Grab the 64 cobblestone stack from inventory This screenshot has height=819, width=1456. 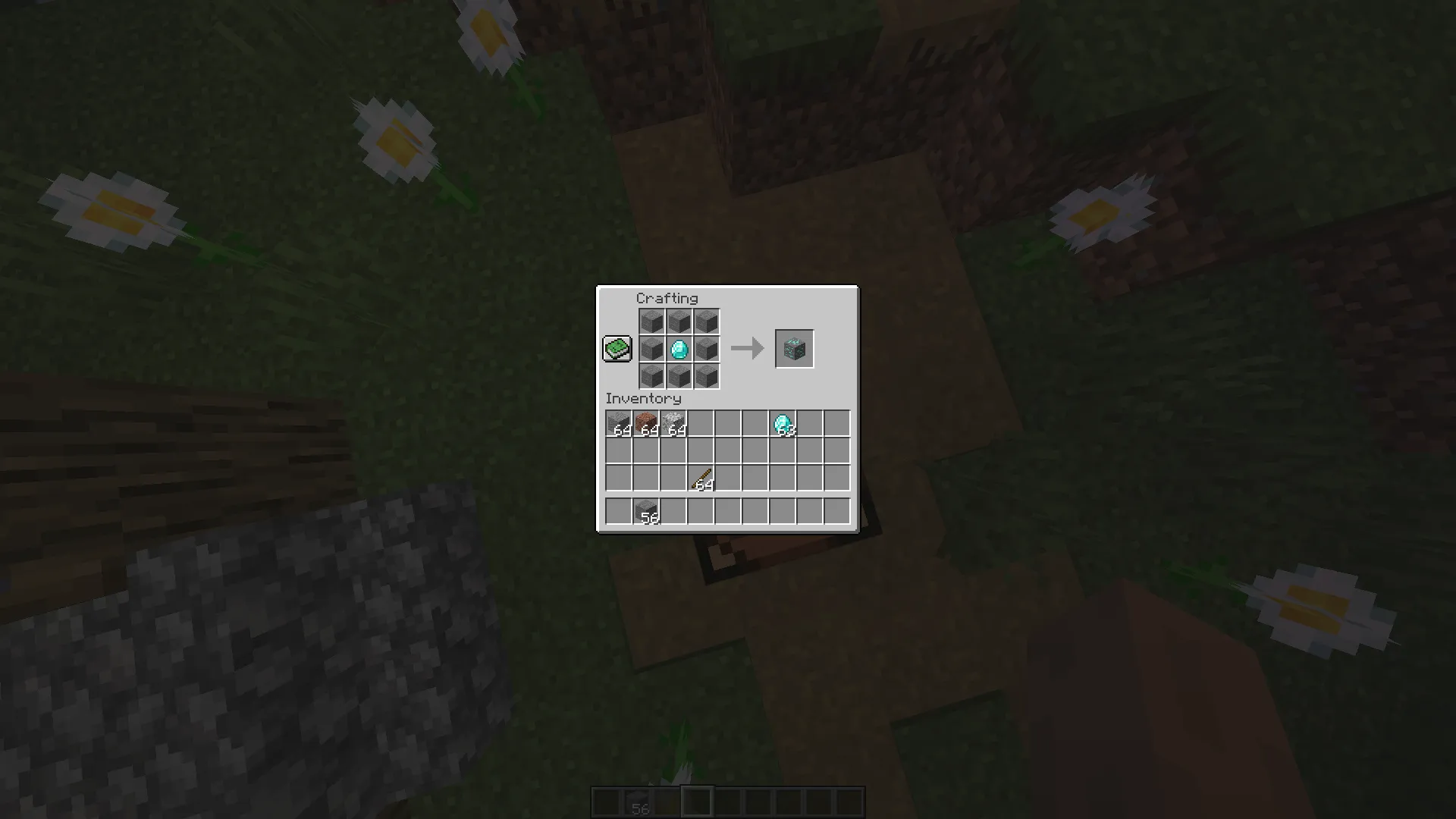(618, 422)
